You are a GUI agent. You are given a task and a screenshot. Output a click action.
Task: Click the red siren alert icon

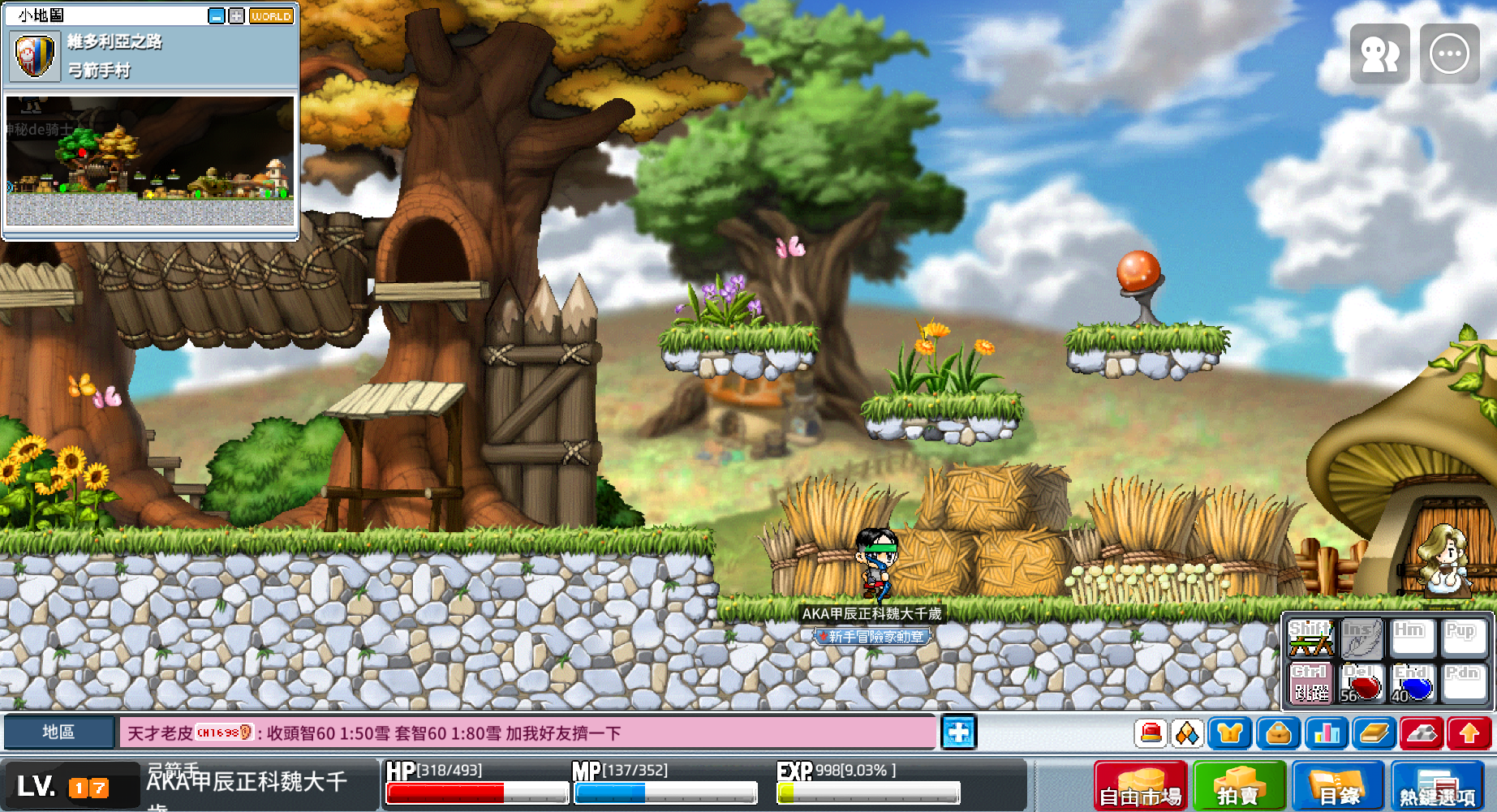click(x=1151, y=733)
